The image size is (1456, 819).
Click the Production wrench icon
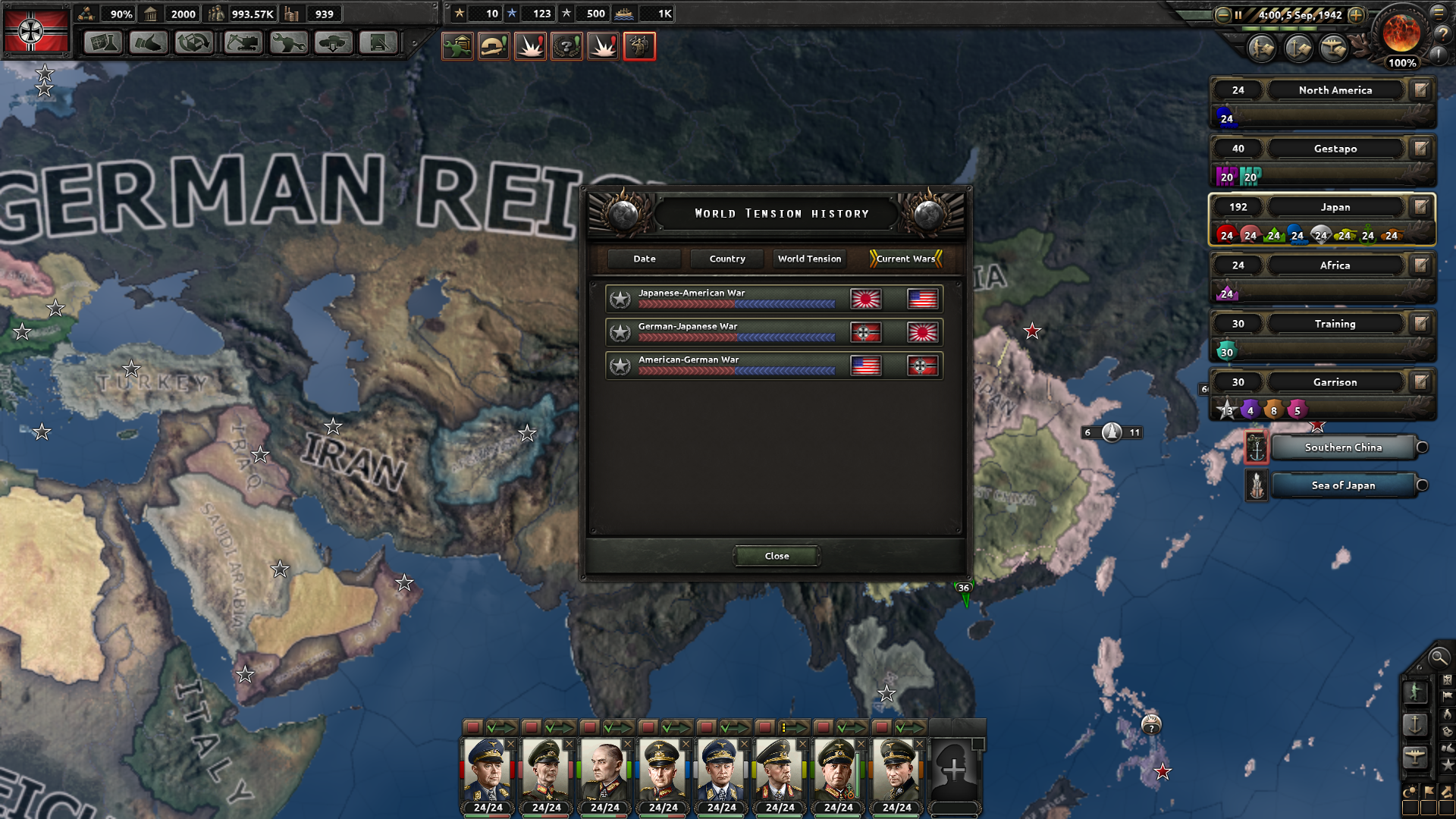tap(287, 43)
